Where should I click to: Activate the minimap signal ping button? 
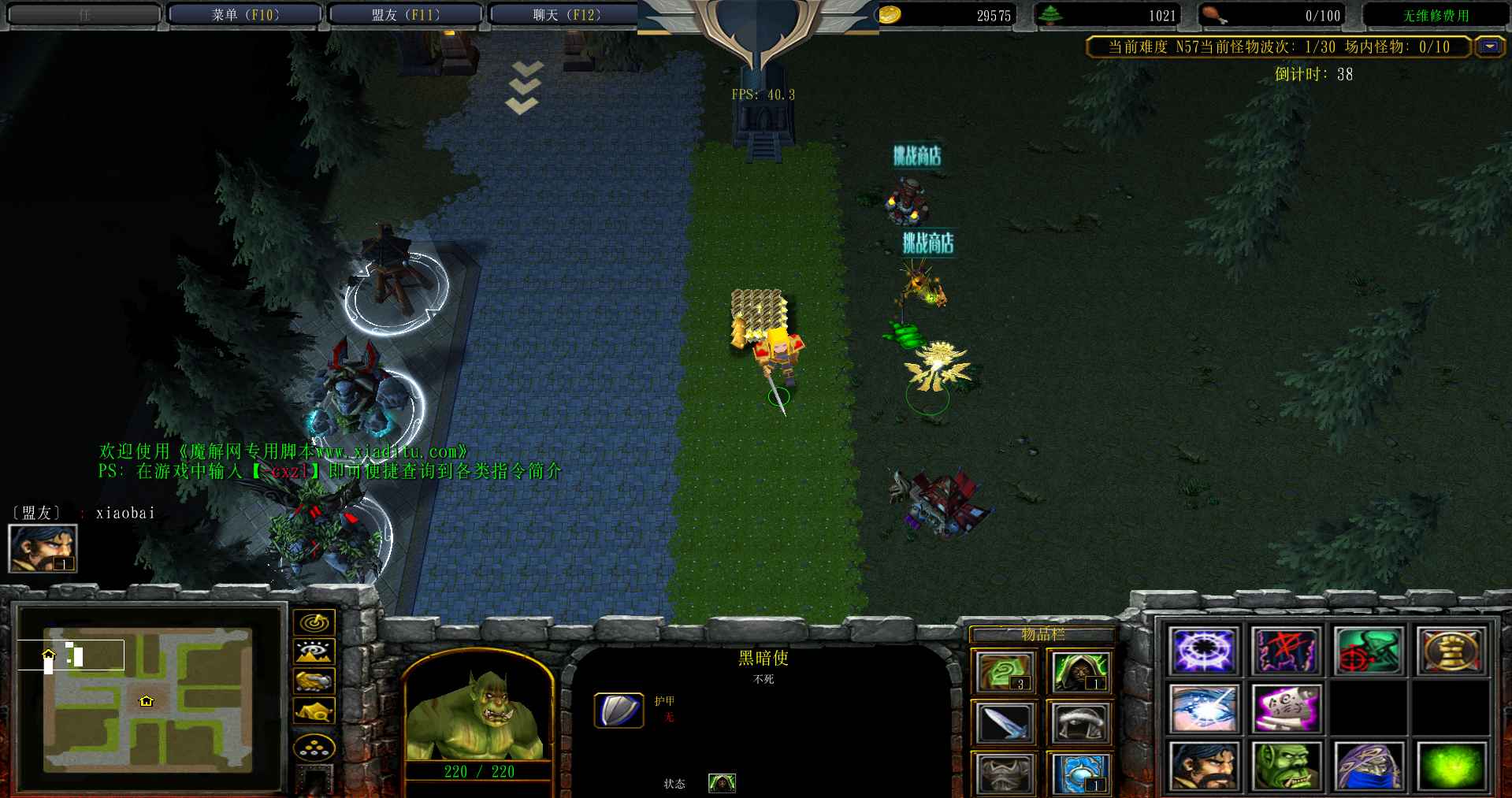coord(314,622)
